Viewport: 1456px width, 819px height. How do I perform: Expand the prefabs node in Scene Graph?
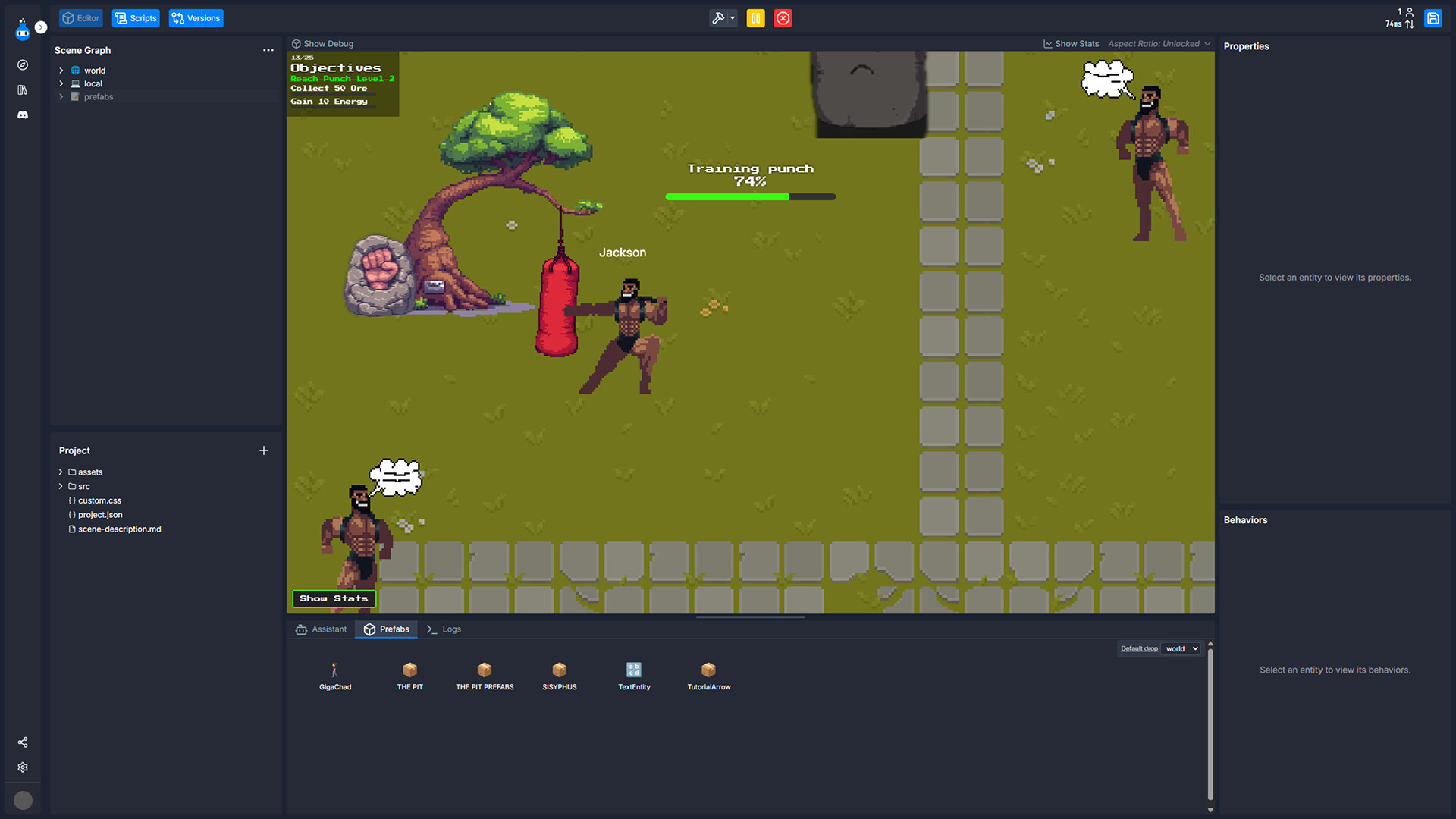tap(61, 96)
